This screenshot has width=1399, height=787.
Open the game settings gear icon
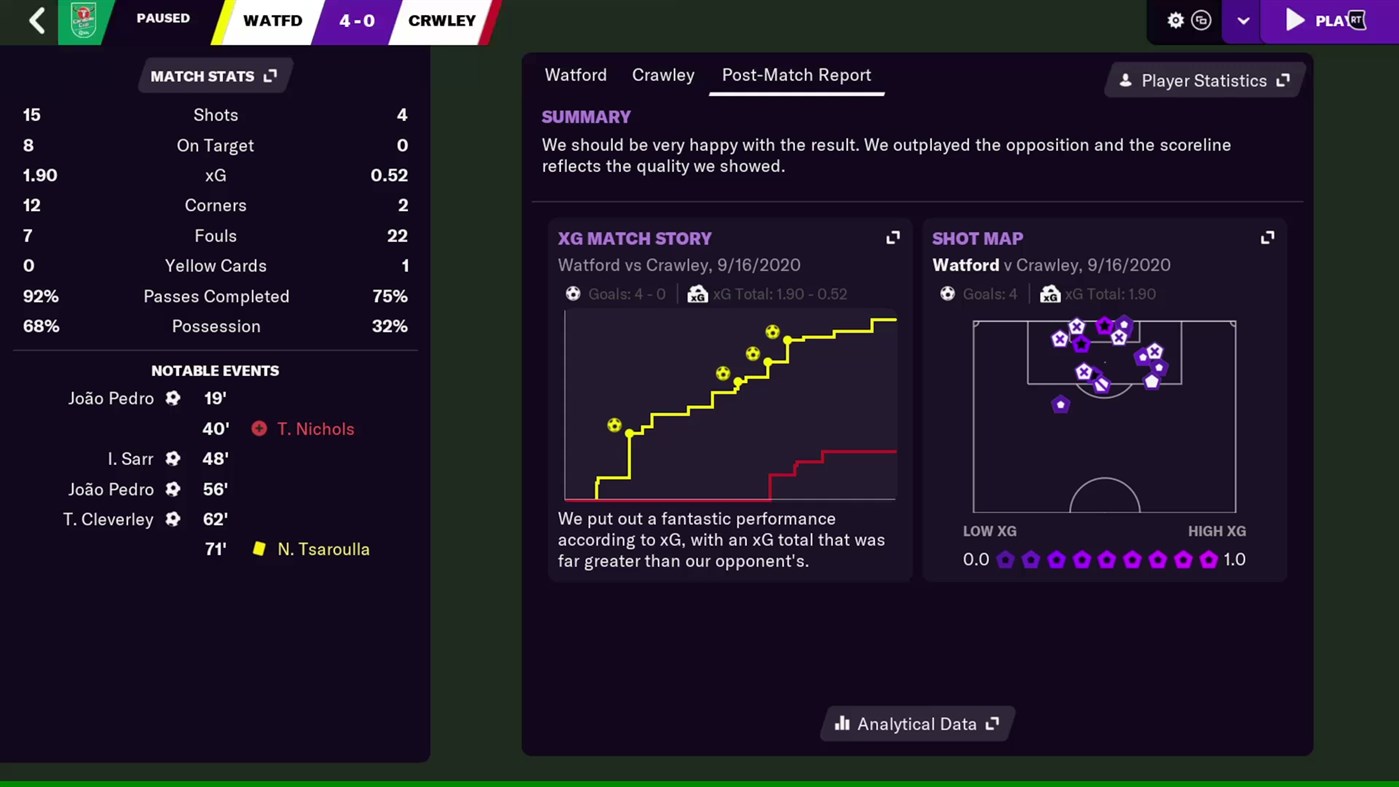(1176, 20)
